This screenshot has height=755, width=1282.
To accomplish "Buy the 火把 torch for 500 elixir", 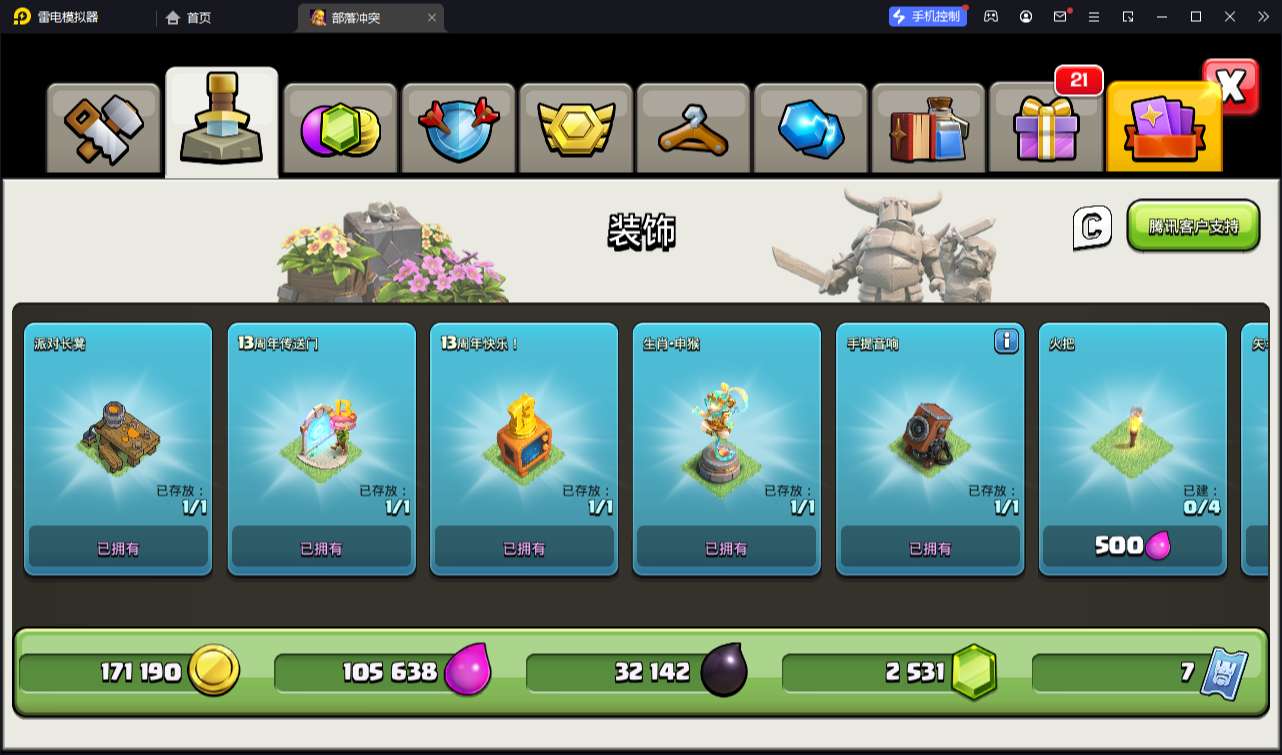I will click(x=1132, y=546).
